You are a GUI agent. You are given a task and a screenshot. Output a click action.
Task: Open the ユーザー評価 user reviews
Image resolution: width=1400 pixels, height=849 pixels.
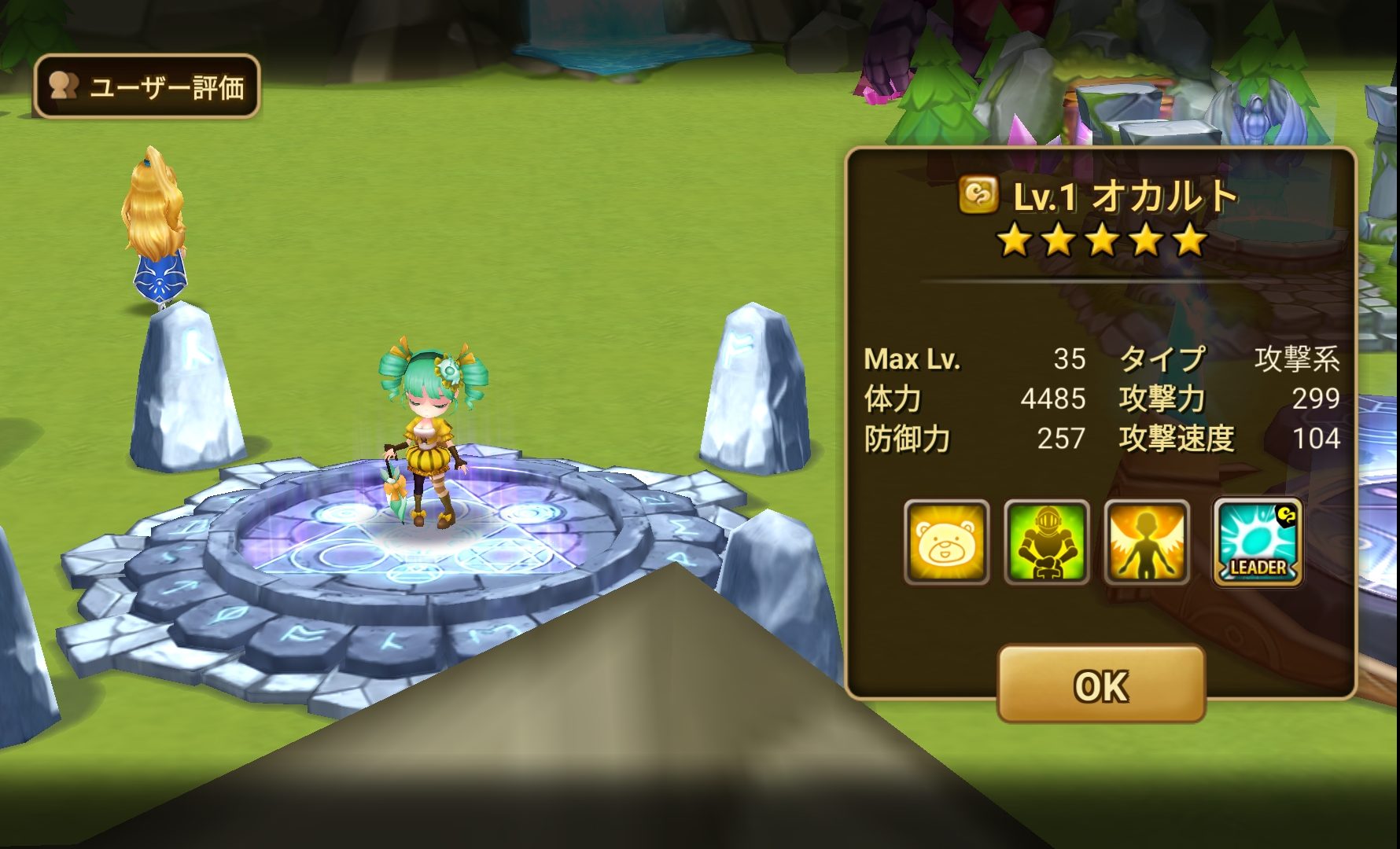[x=147, y=86]
